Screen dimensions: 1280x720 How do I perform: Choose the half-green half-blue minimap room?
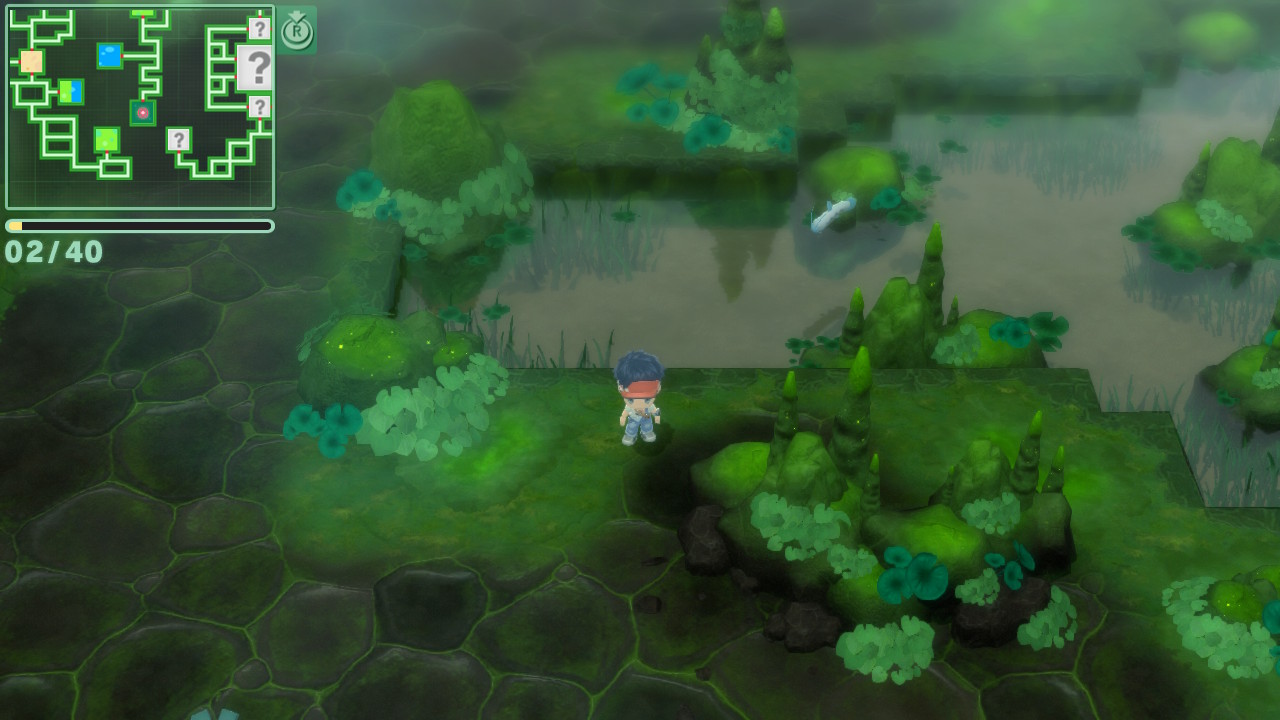(71, 92)
